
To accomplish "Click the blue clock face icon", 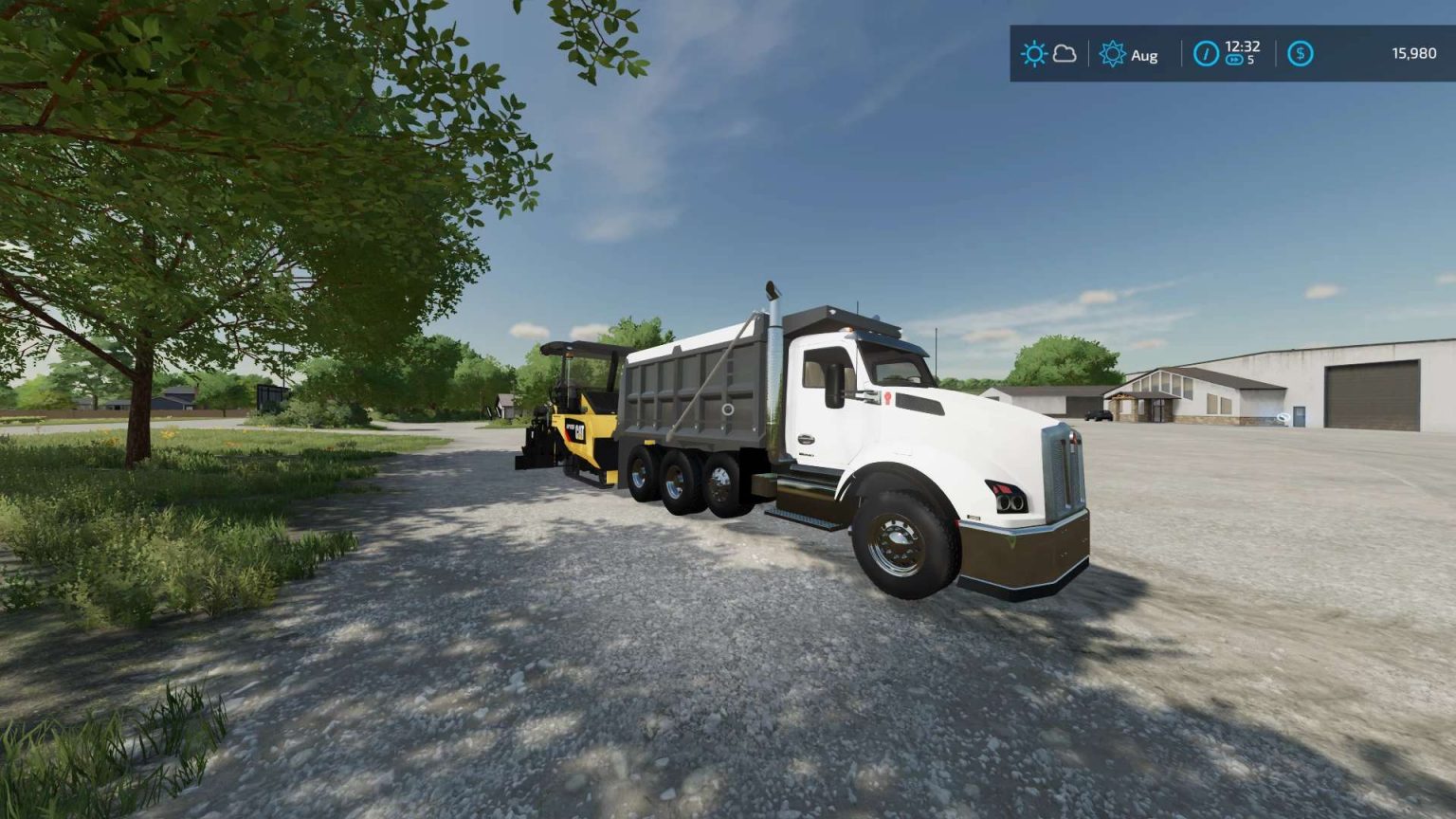I will pos(1207,55).
